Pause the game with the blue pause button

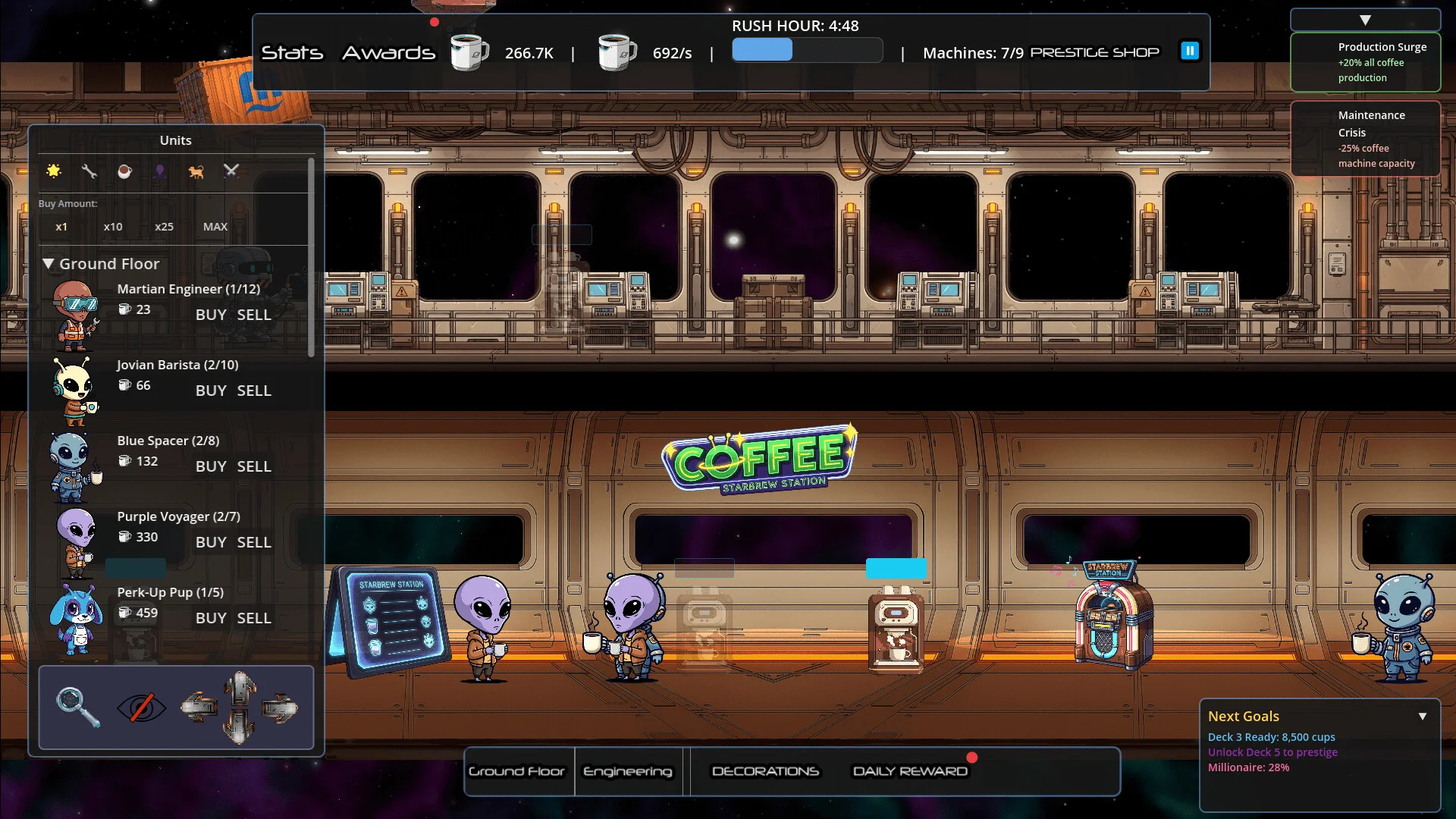1190,51
